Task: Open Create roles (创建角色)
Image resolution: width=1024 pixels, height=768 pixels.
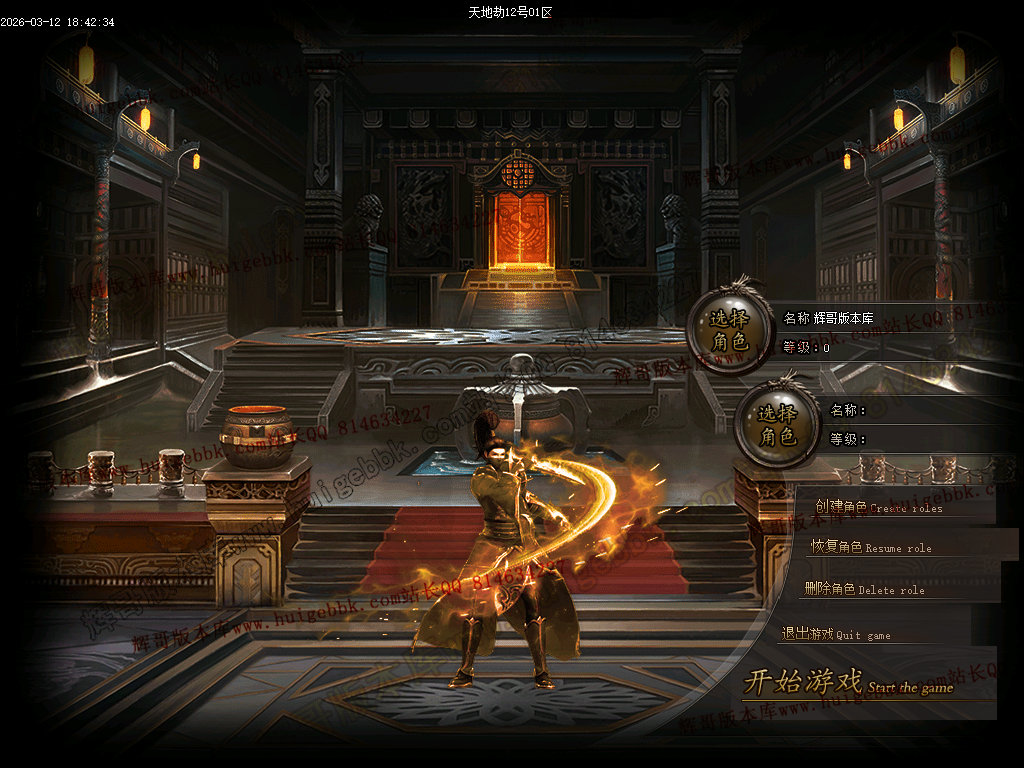Action: coord(878,507)
